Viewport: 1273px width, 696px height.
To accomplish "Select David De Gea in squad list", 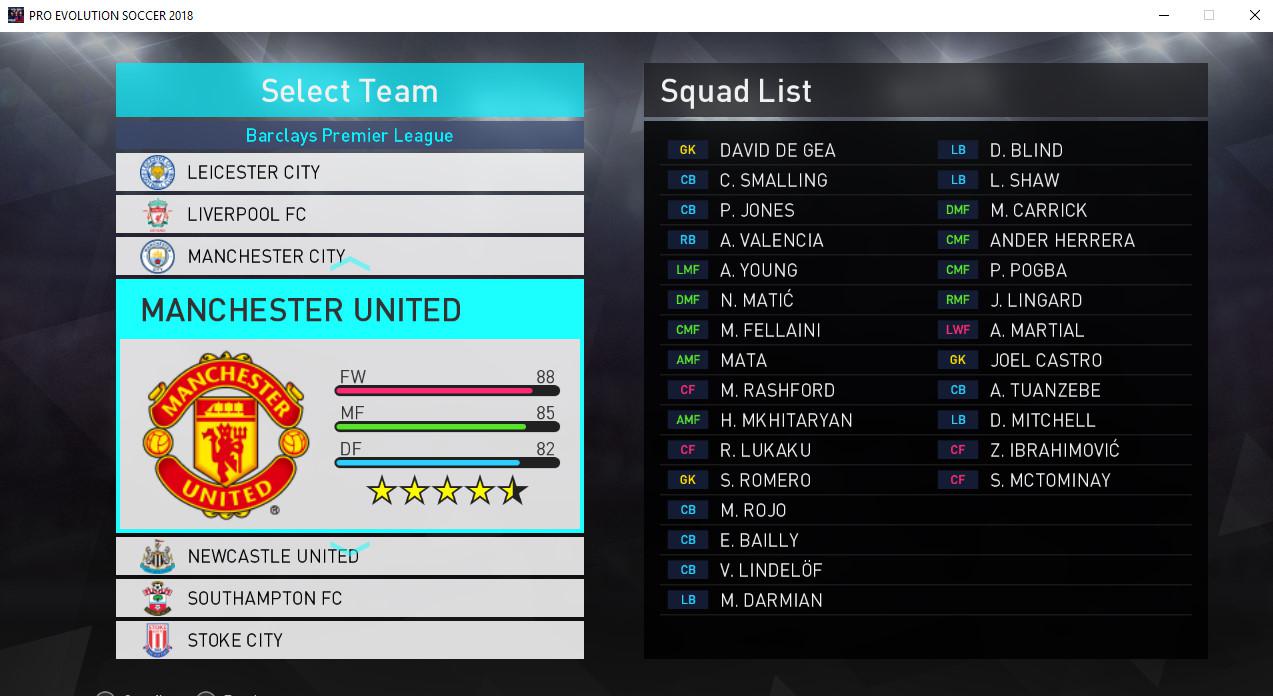I will pyautogui.click(x=777, y=150).
